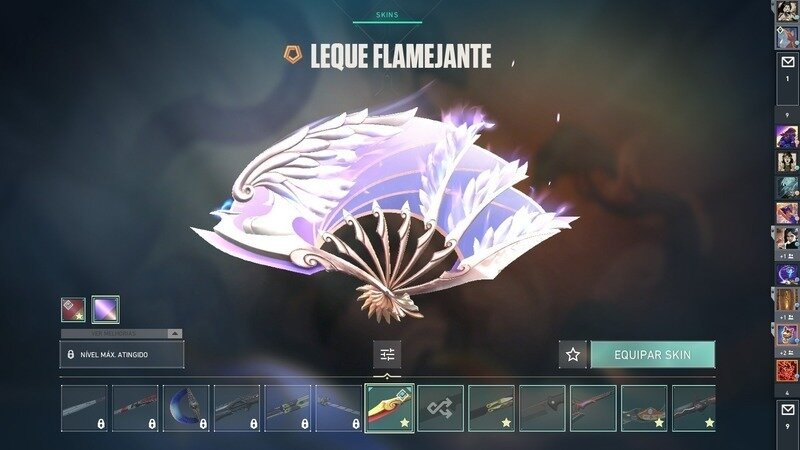The image size is (800, 450).
Task: Equip the Leque Flamejante skin
Action: pos(652,354)
